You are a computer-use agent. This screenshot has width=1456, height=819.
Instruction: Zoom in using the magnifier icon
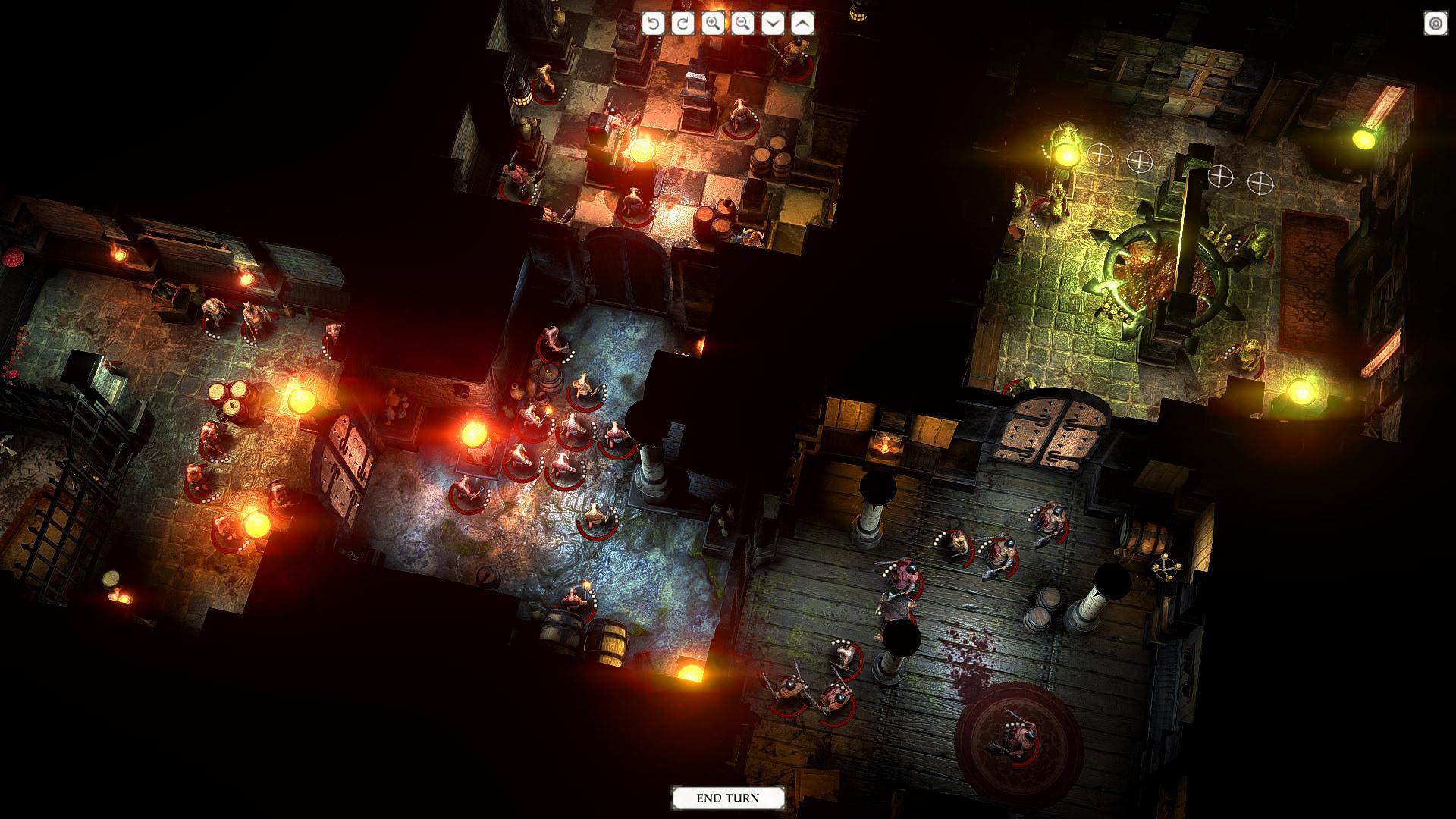tap(714, 24)
